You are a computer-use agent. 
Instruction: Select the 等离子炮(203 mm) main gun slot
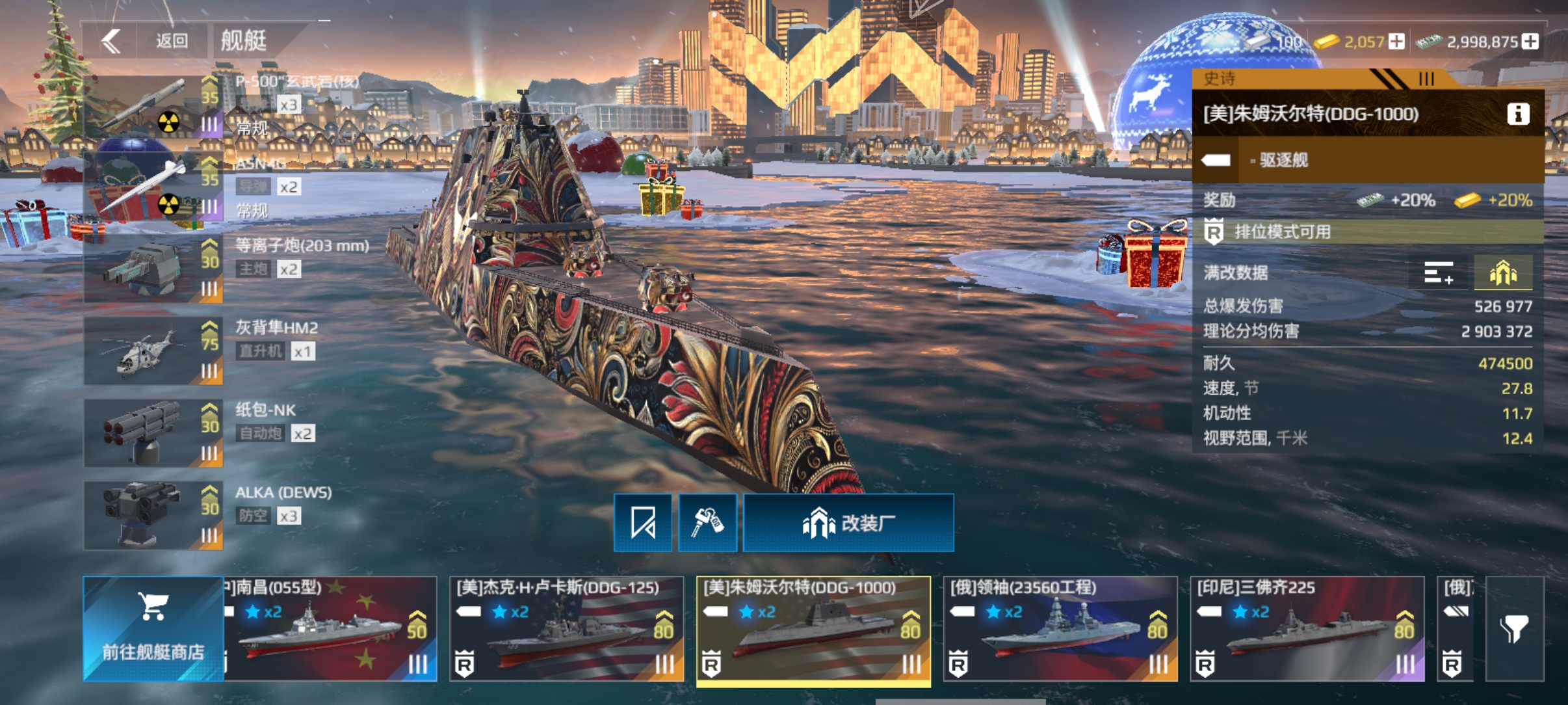[x=153, y=269]
